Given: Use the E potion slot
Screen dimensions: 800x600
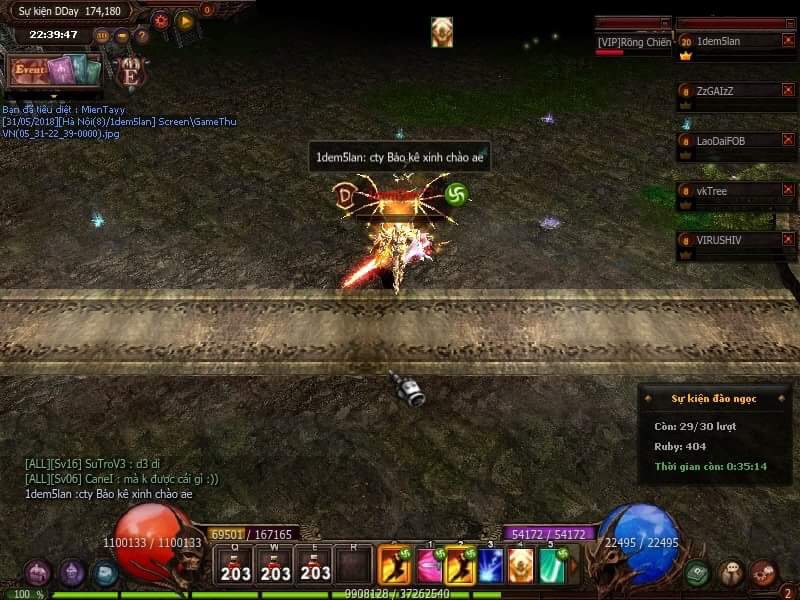Looking at the screenshot, I should tap(315, 566).
